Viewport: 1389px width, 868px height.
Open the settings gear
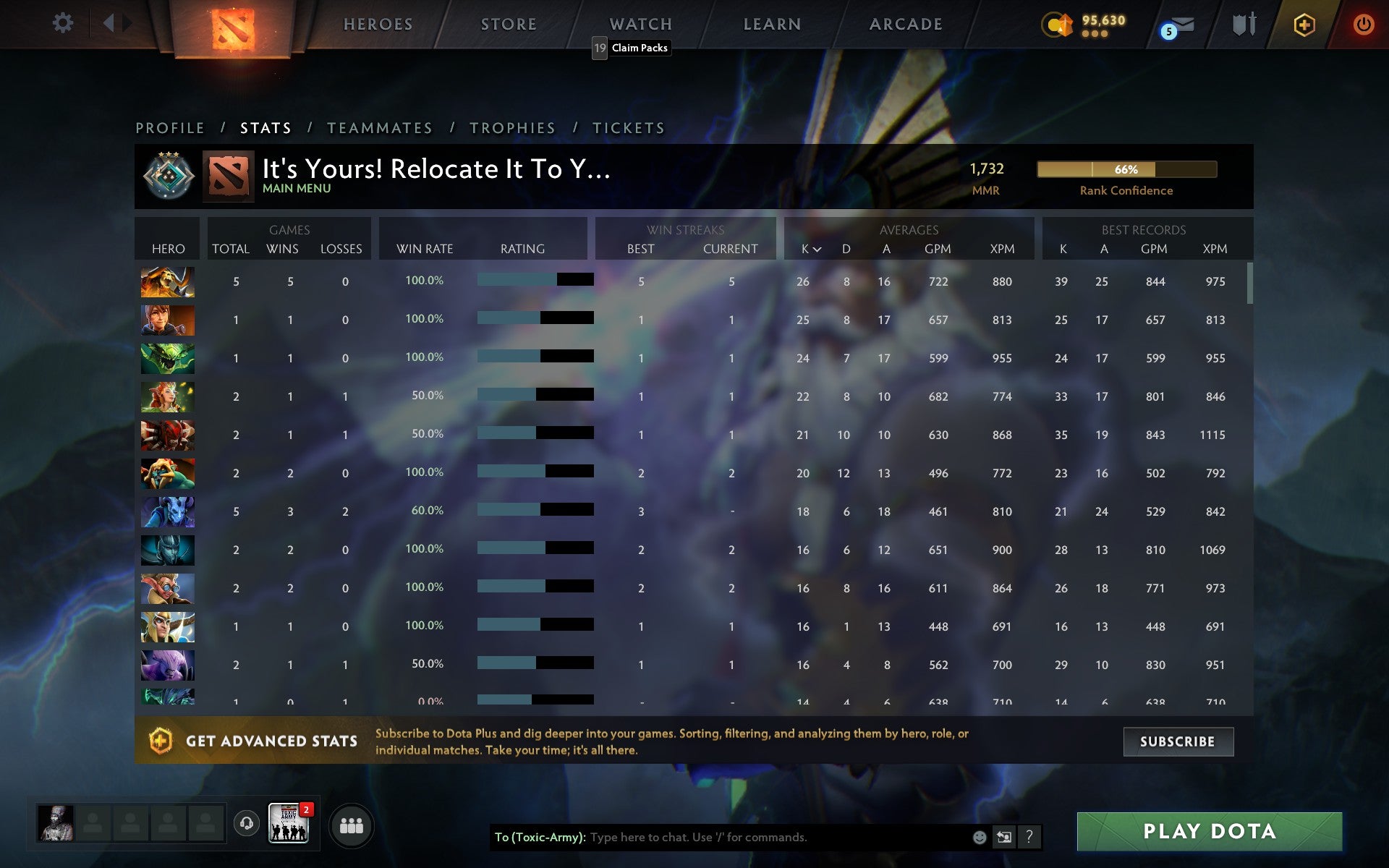64,22
